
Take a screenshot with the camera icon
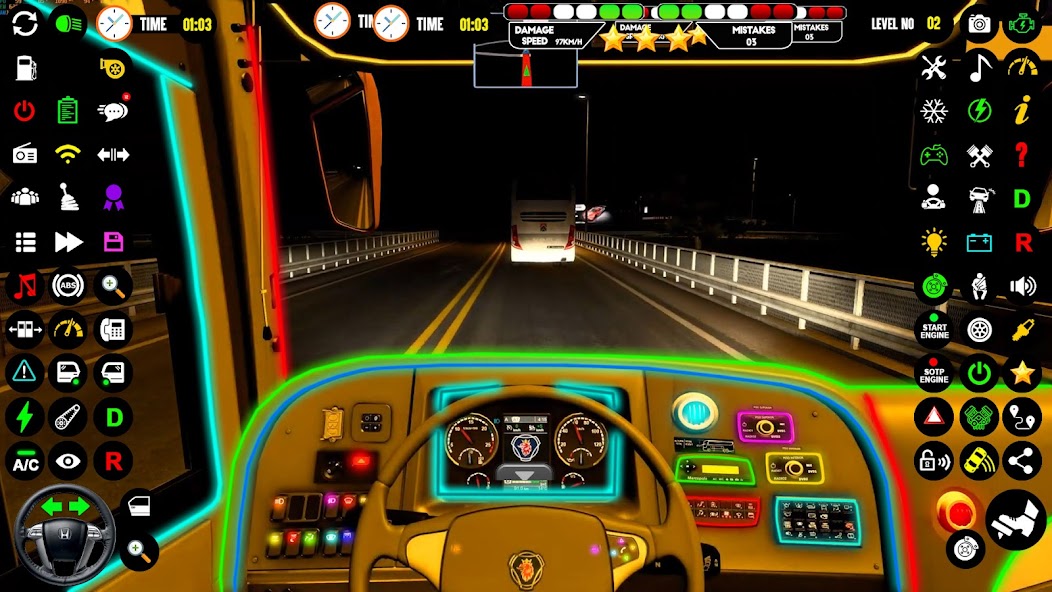coord(979,24)
